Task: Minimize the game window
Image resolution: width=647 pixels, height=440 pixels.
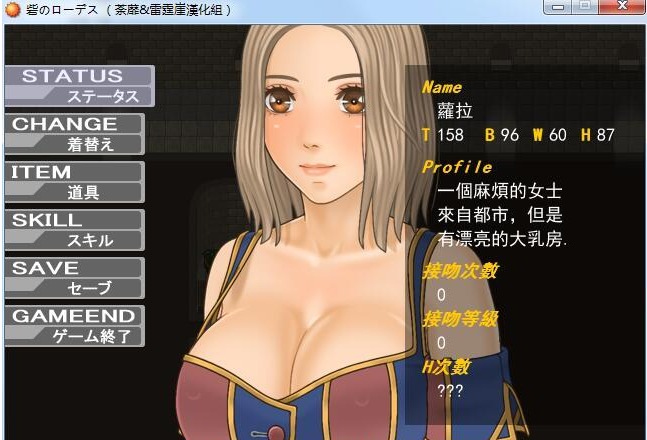Action: (x=560, y=8)
